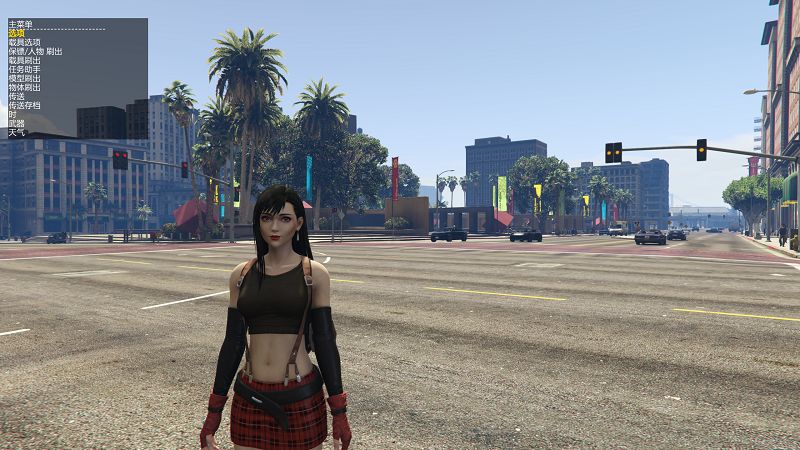
Task: Select the 传送存档 saved teleports entry
Action: point(24,105)
